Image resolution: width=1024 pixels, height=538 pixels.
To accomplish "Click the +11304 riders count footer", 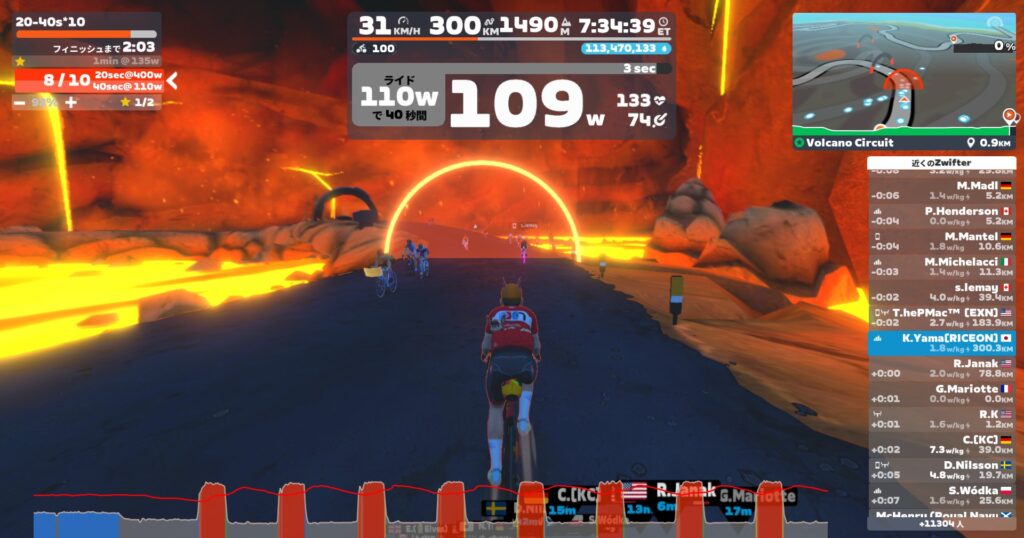I will pyautogui.click(x=941, y=523).
